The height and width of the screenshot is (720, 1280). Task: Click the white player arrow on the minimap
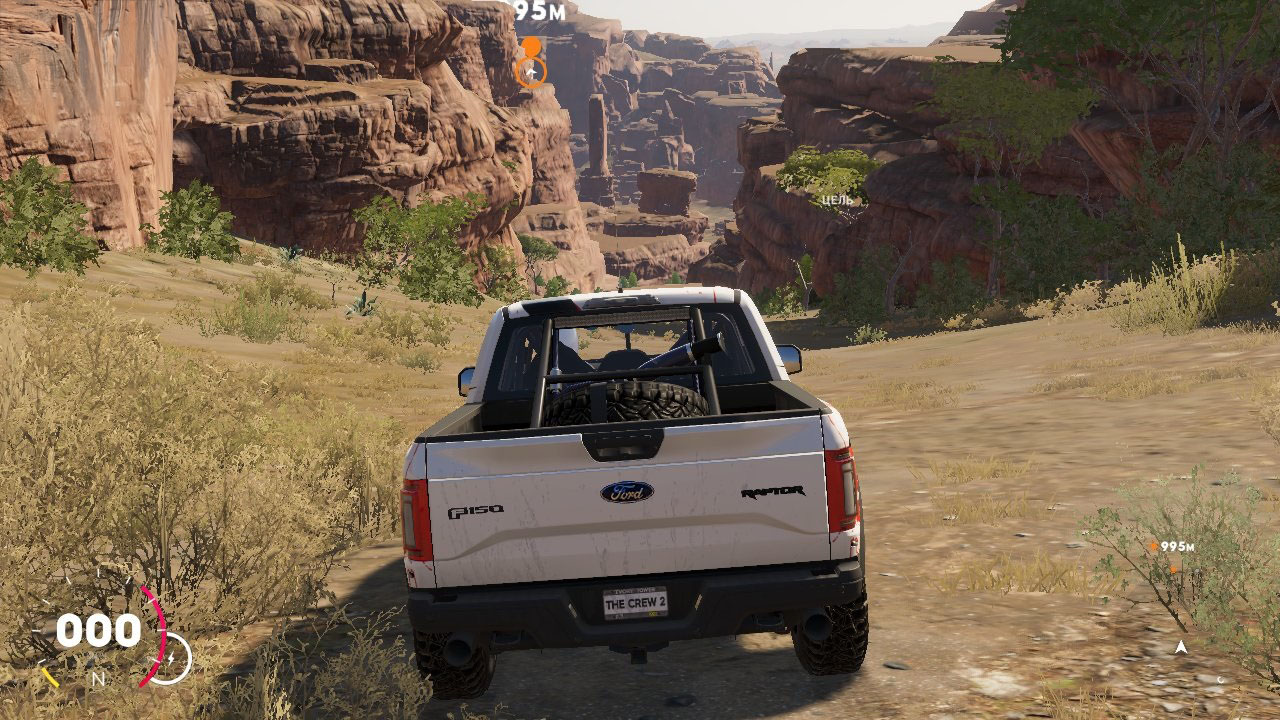tap(1181, 648)
